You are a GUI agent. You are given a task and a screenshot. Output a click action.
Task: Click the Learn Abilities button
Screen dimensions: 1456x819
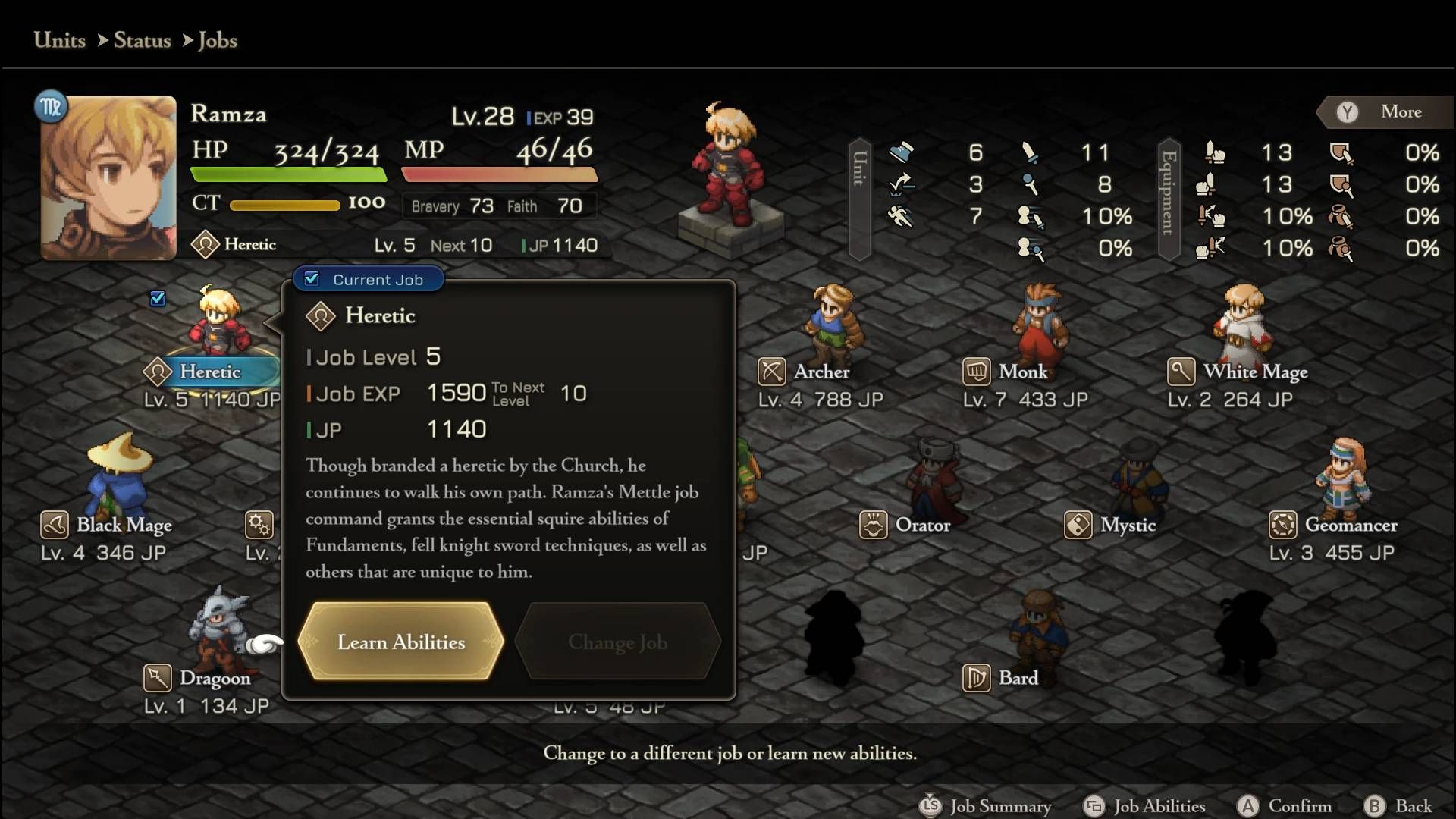[401, 642]
